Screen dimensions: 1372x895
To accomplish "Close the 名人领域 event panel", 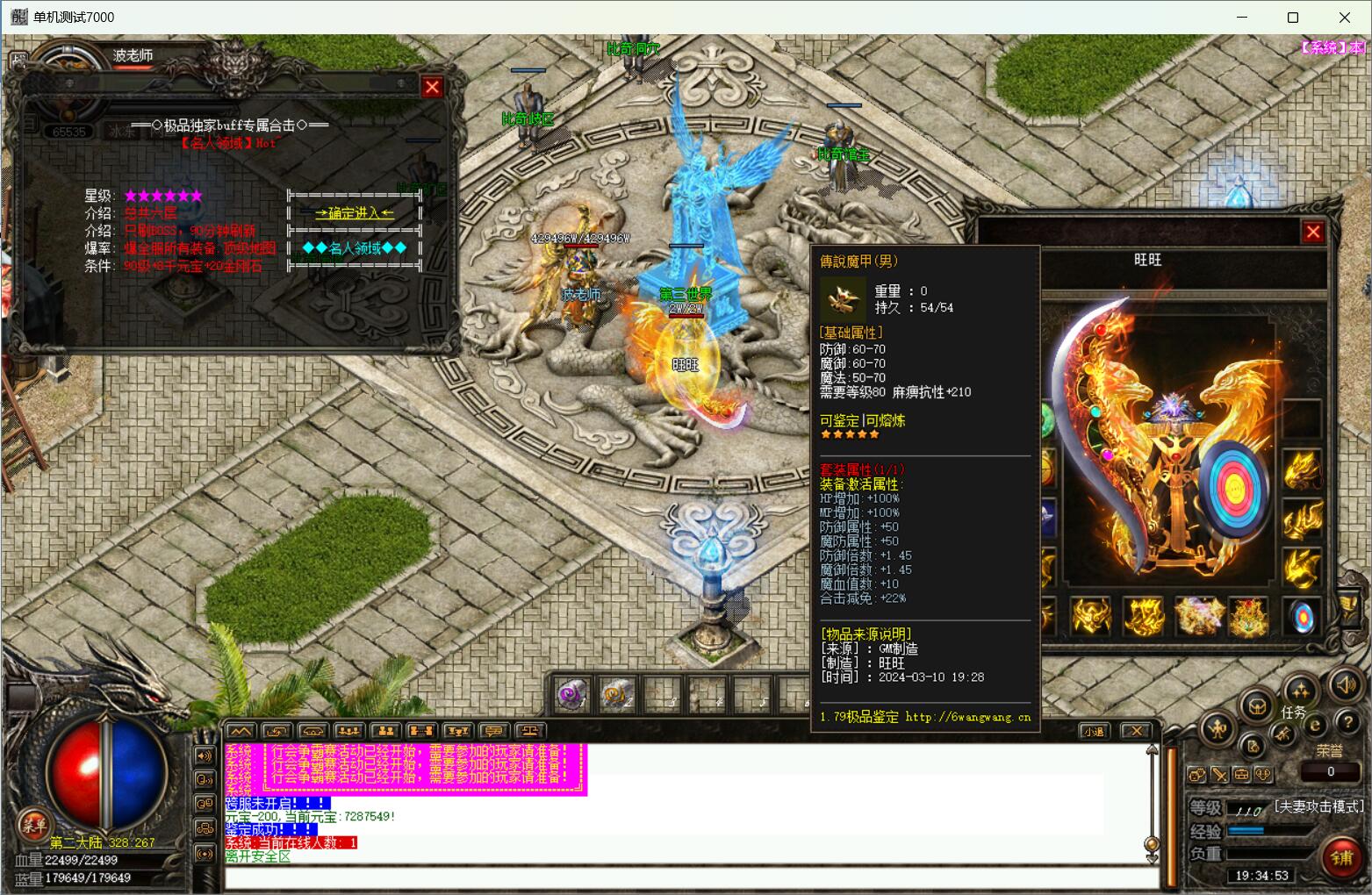I will (x=432, y=87).
